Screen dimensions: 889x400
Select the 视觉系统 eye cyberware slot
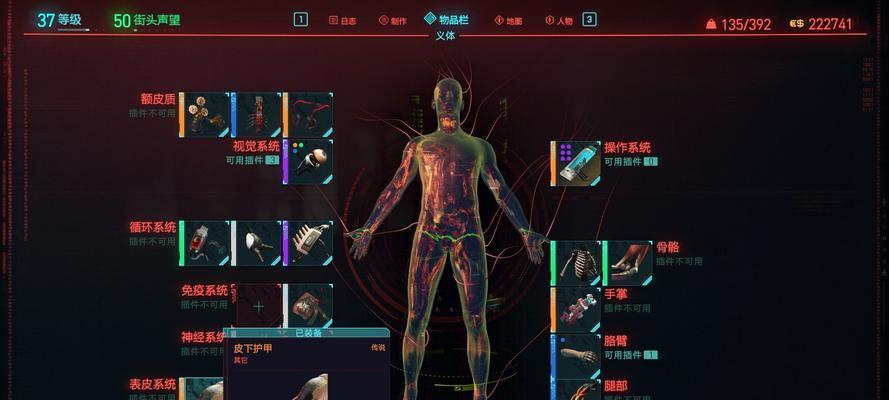coord(308,161)
